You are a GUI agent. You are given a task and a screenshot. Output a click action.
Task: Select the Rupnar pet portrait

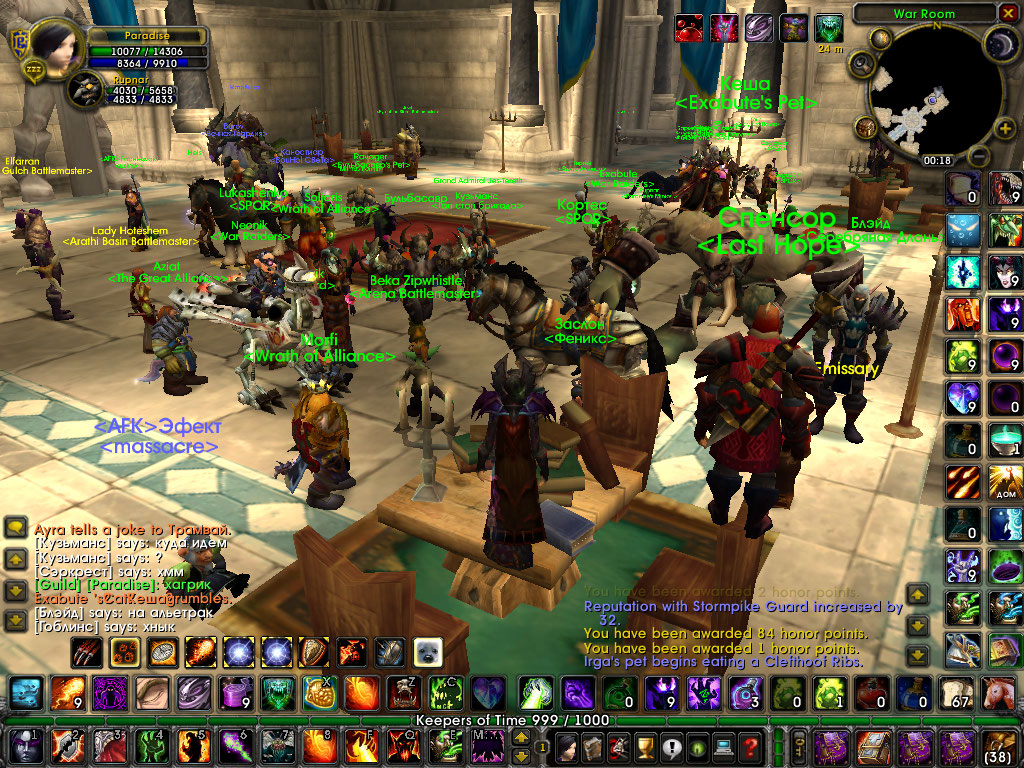pos(85,91)
